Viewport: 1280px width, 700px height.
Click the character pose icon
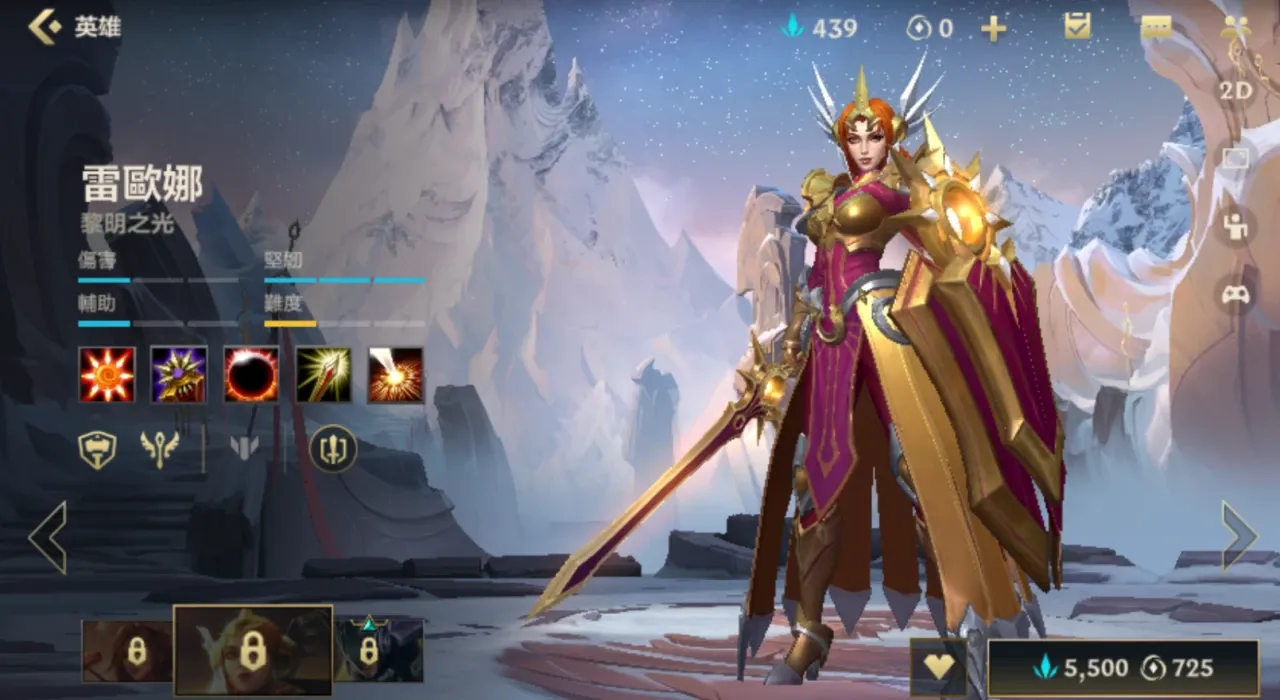tap(1236, 226)
